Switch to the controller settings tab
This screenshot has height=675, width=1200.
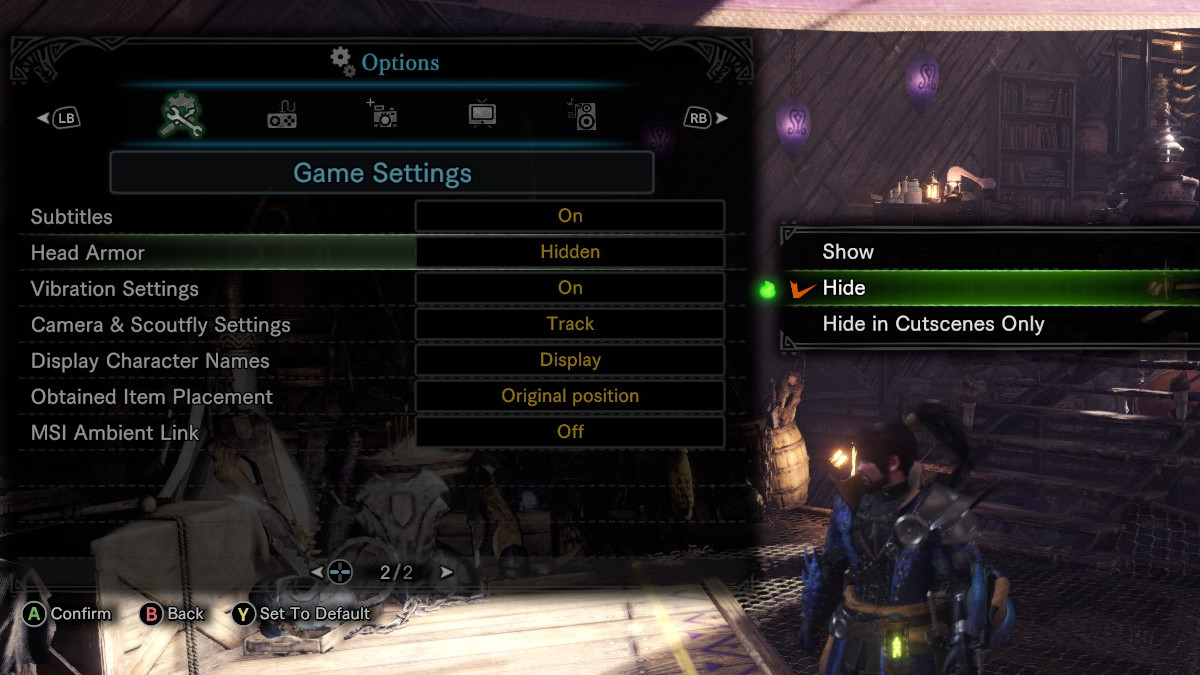(x=282, y=117)
